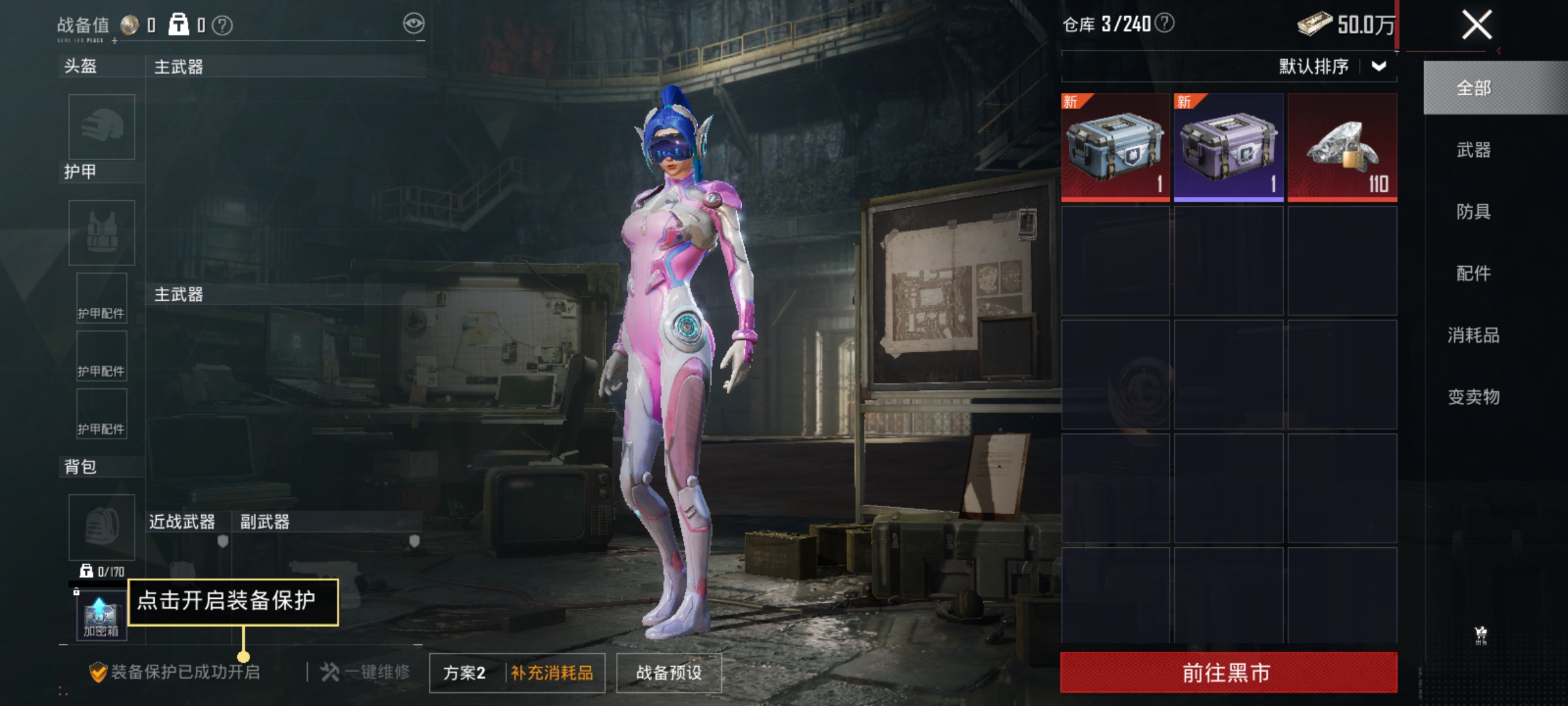
Task: Click the helmet slot icon under 头盔
Action: tap(101, 126)
